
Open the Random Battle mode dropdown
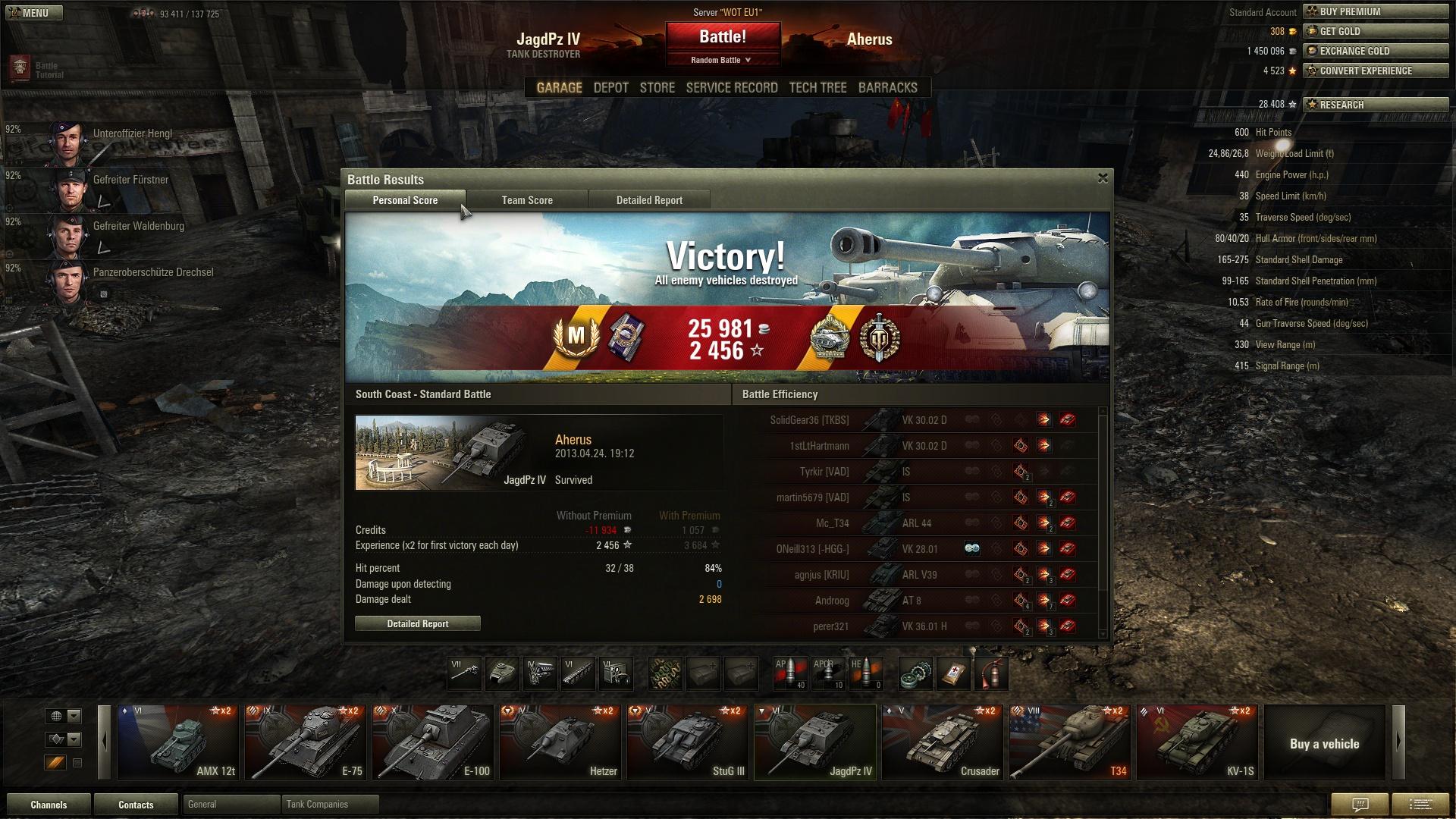pyautogui.click(x=721, y=60)
